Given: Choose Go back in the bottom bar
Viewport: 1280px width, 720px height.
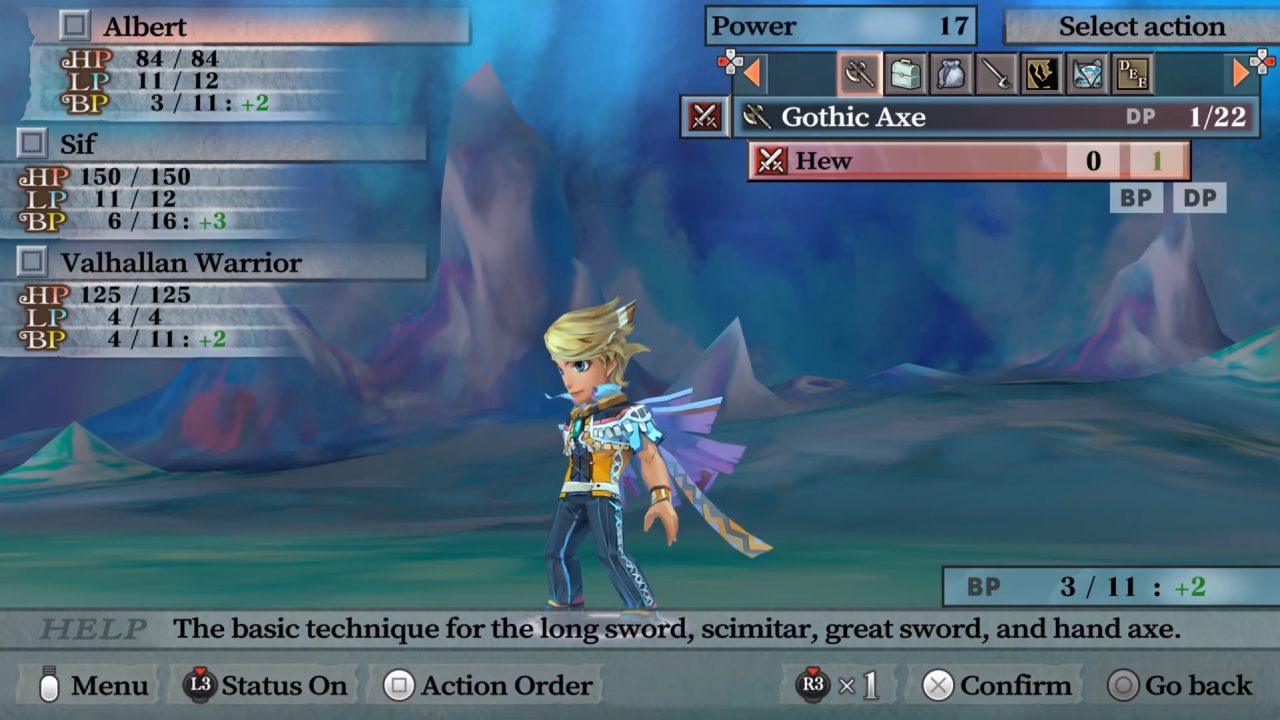Looking at the screenshot, I should pyautogui.click(x=1180, y=686).
